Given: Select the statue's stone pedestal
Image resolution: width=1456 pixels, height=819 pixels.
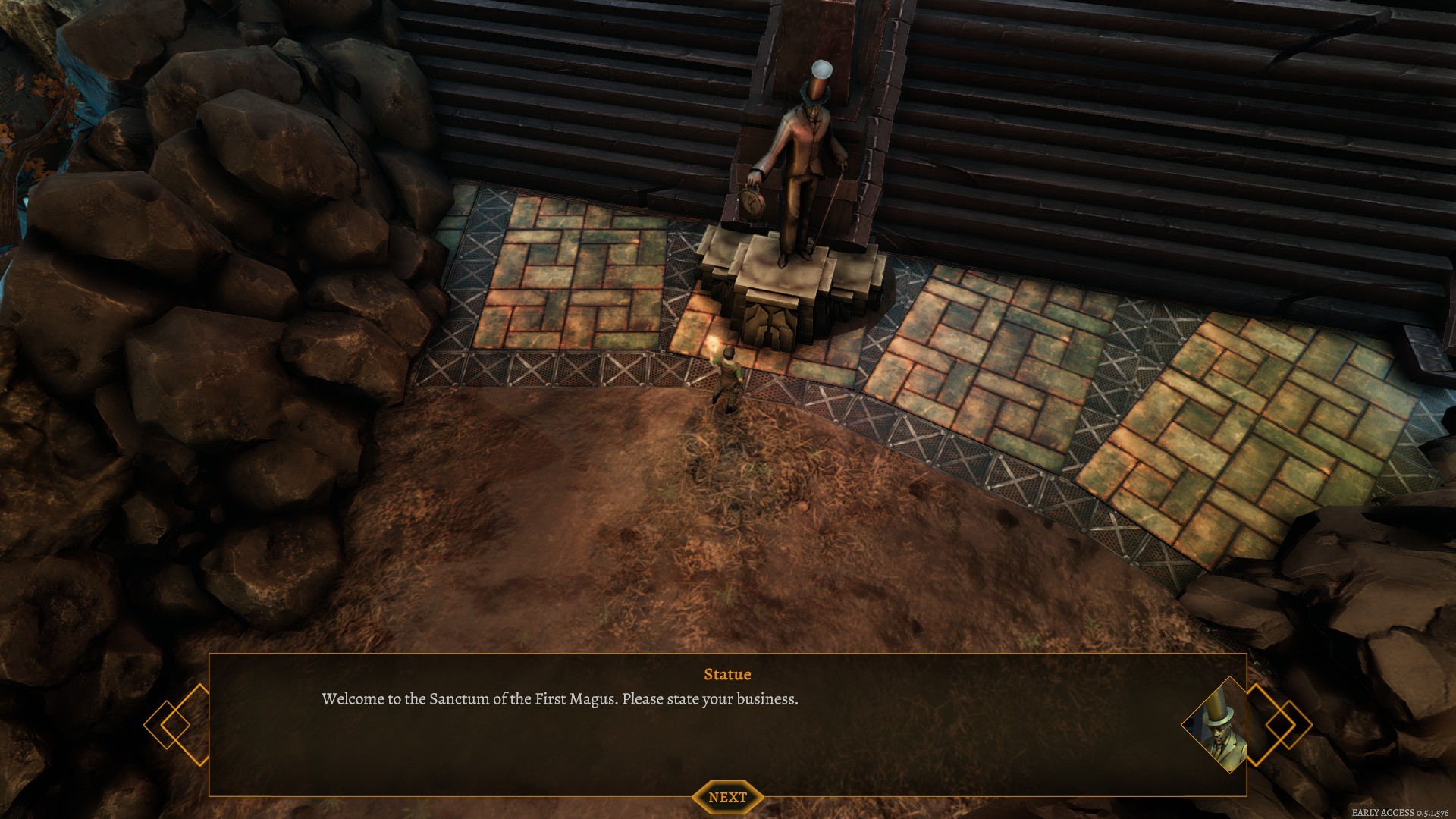Looking at the screenshot, I should click(781, 296).
